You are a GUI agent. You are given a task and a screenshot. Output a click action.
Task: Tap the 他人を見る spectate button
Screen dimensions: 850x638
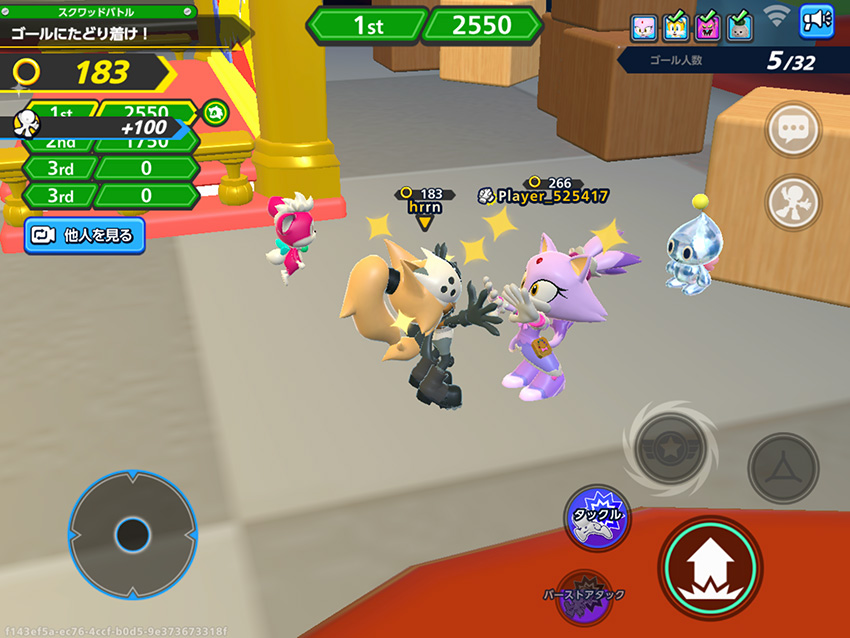pos(85,235)
